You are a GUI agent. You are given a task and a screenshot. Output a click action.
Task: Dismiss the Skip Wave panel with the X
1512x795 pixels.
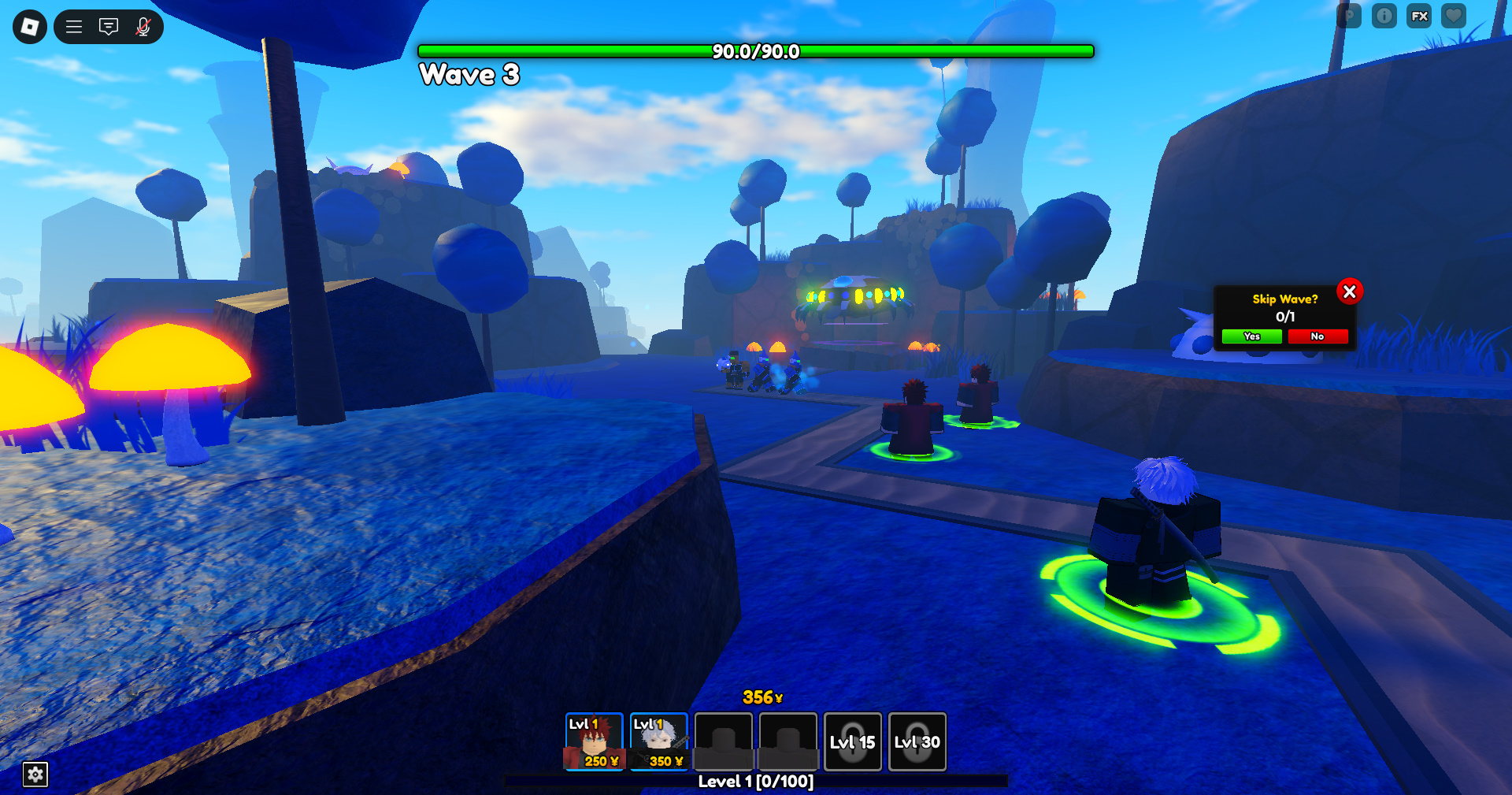1351,292
